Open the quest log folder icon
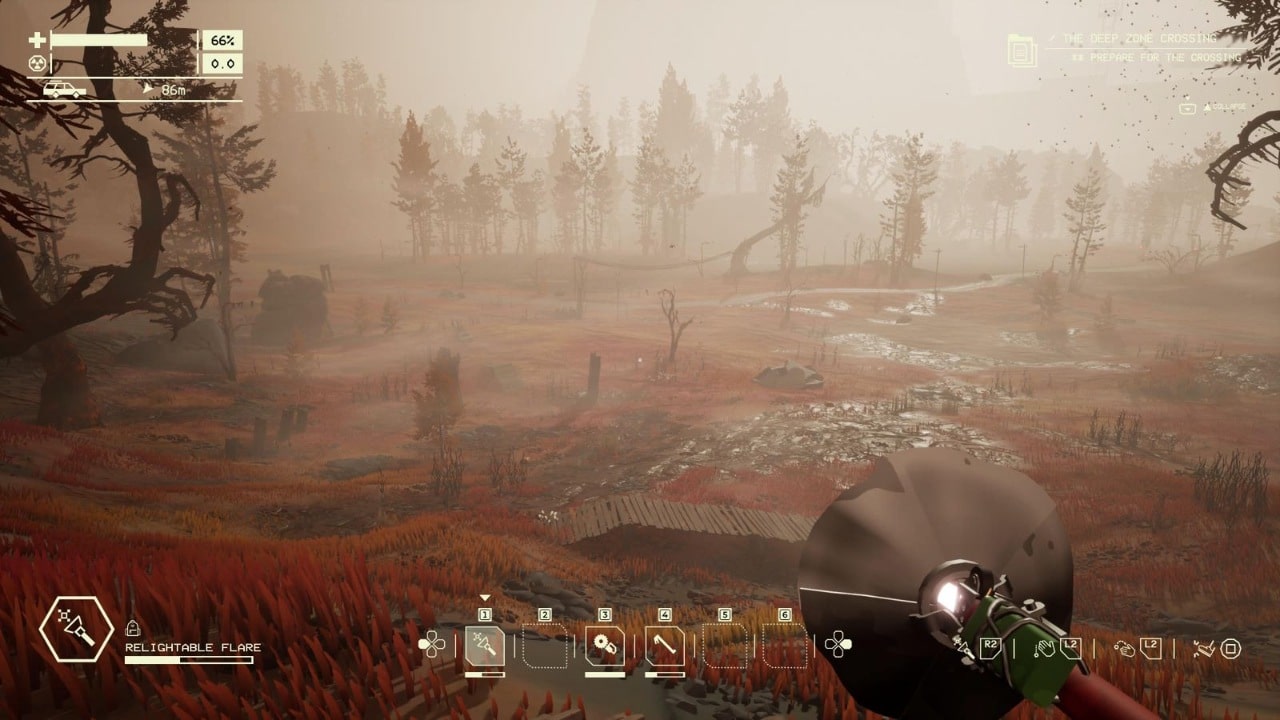 pos(1022,50)
